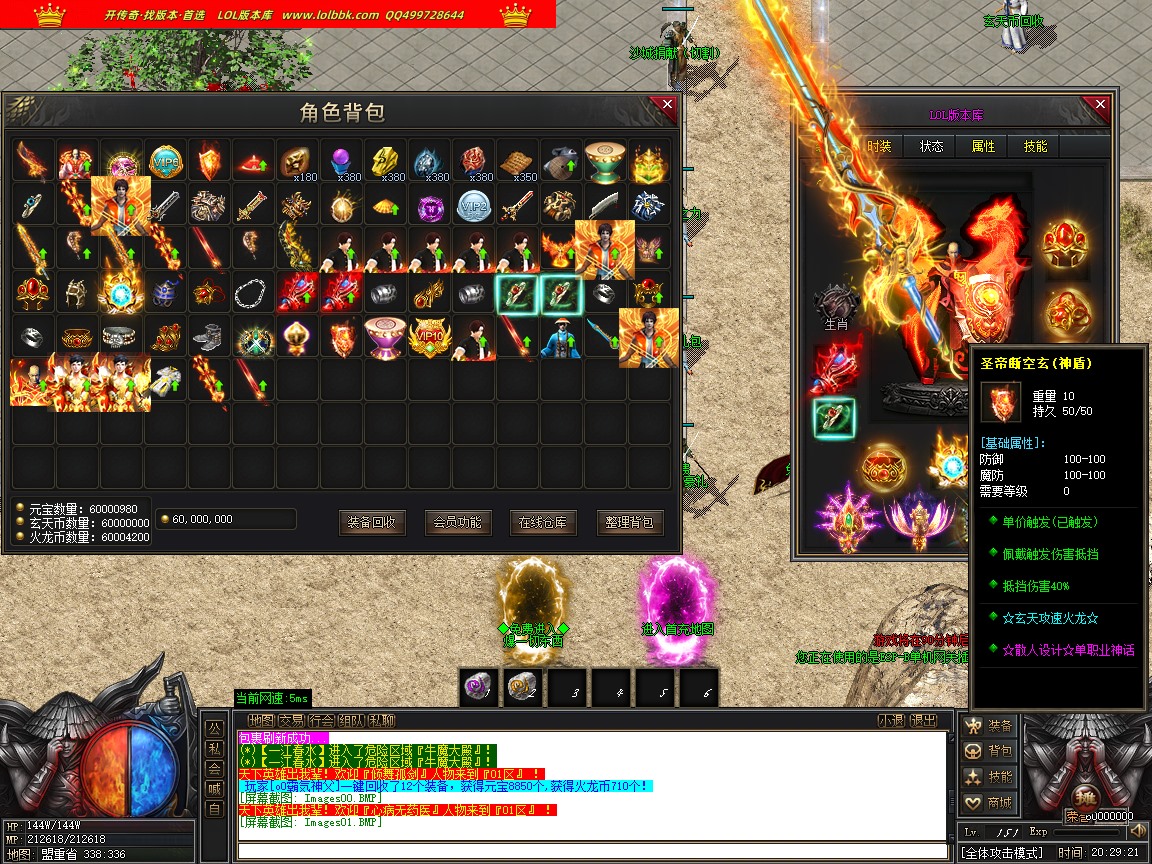Switch to the 状态 status tab
1152x864 pixels.
point(931,146)
